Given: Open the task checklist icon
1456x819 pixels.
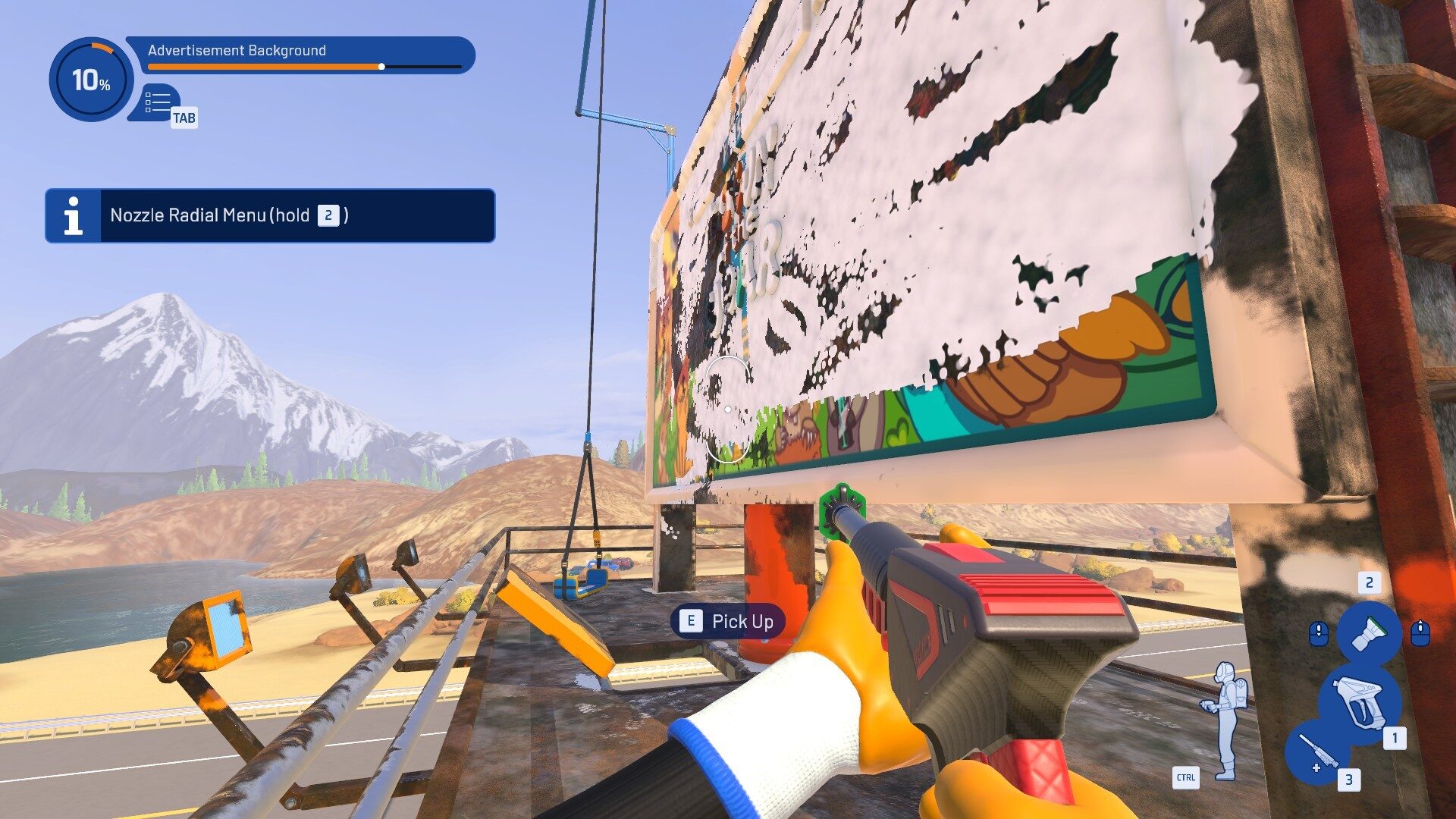Looking at the screenshot, I should (158, 102).
